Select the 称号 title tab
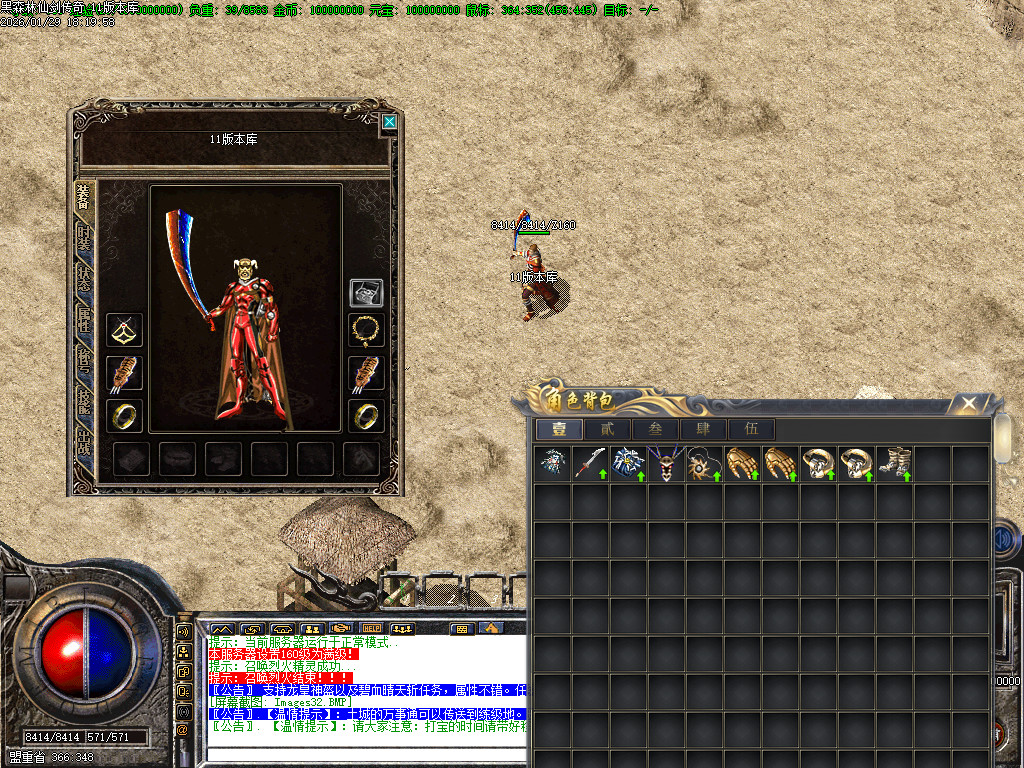1024x768 pixels. tap(84, 360)
